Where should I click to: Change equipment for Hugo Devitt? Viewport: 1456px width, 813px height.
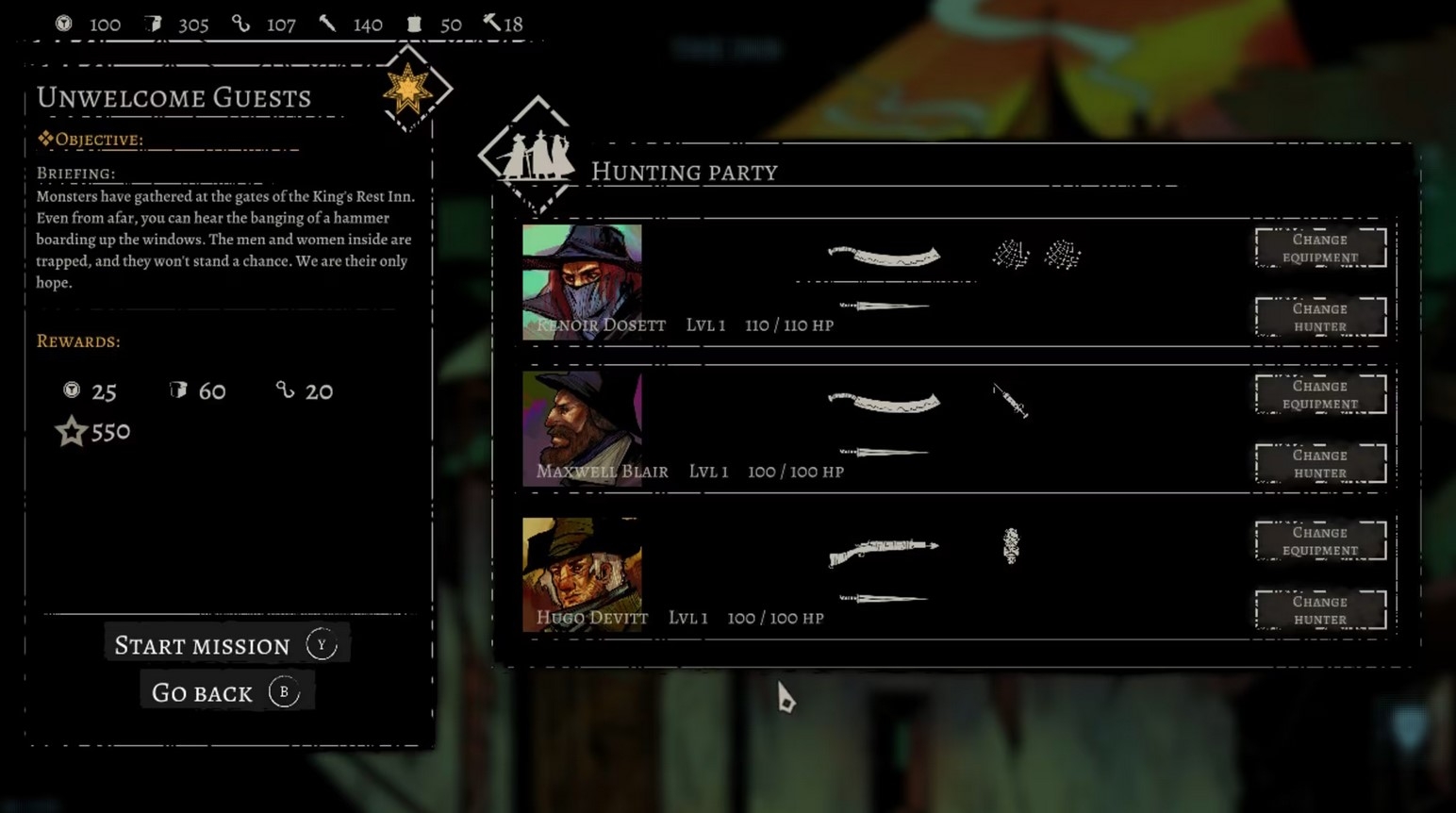(1320, 540)
